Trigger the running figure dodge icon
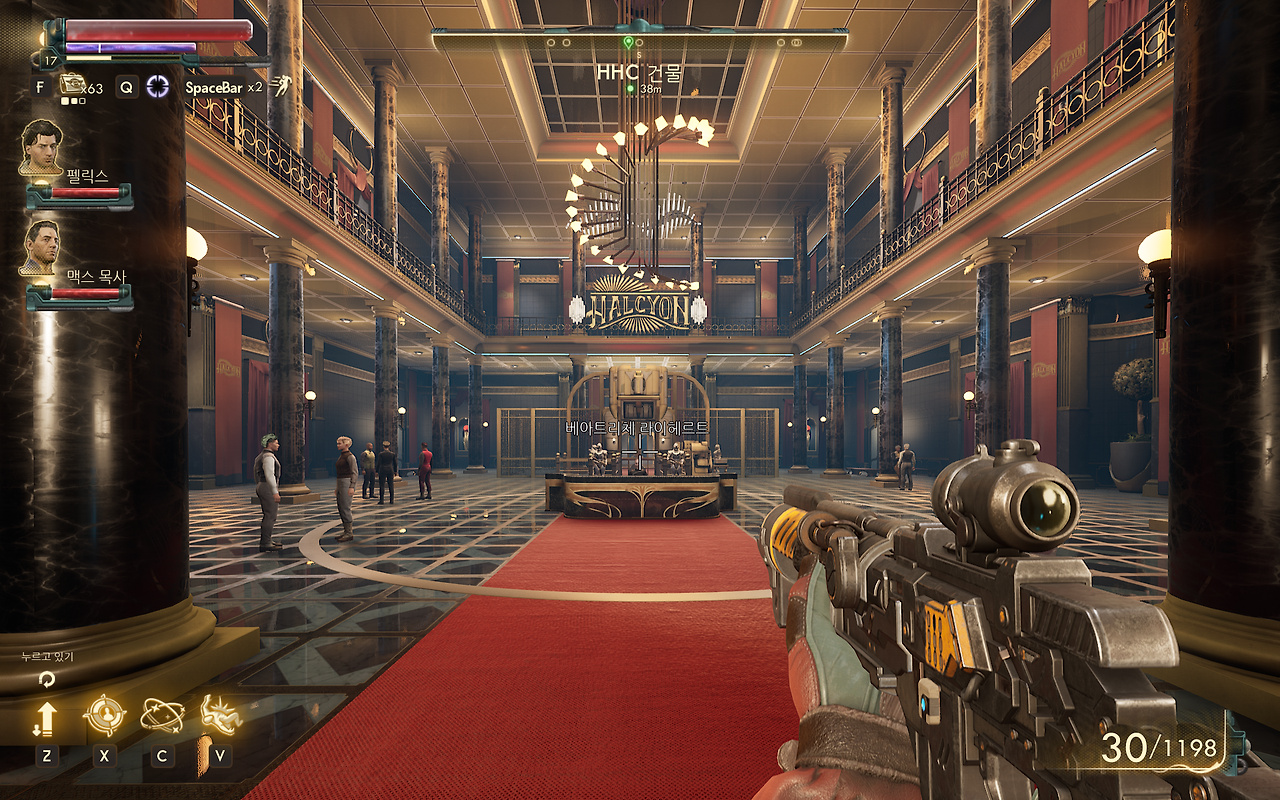Image resolution: width=1280 pixels, height=800 pixels. pyautogui.click(x=280, y=86)
